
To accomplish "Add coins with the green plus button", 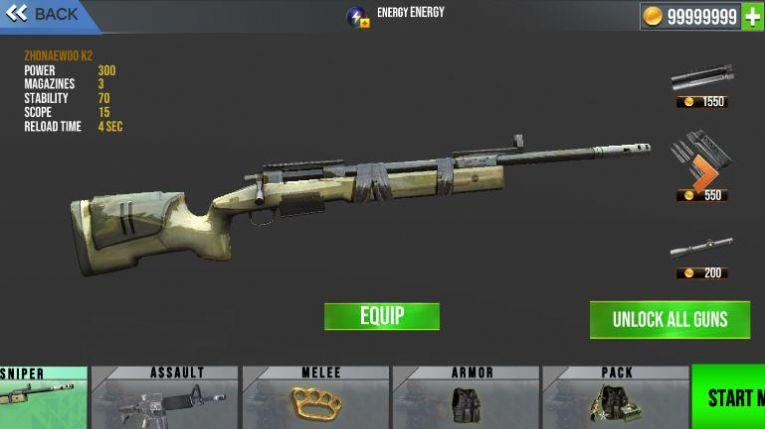I will click(752, 17).
